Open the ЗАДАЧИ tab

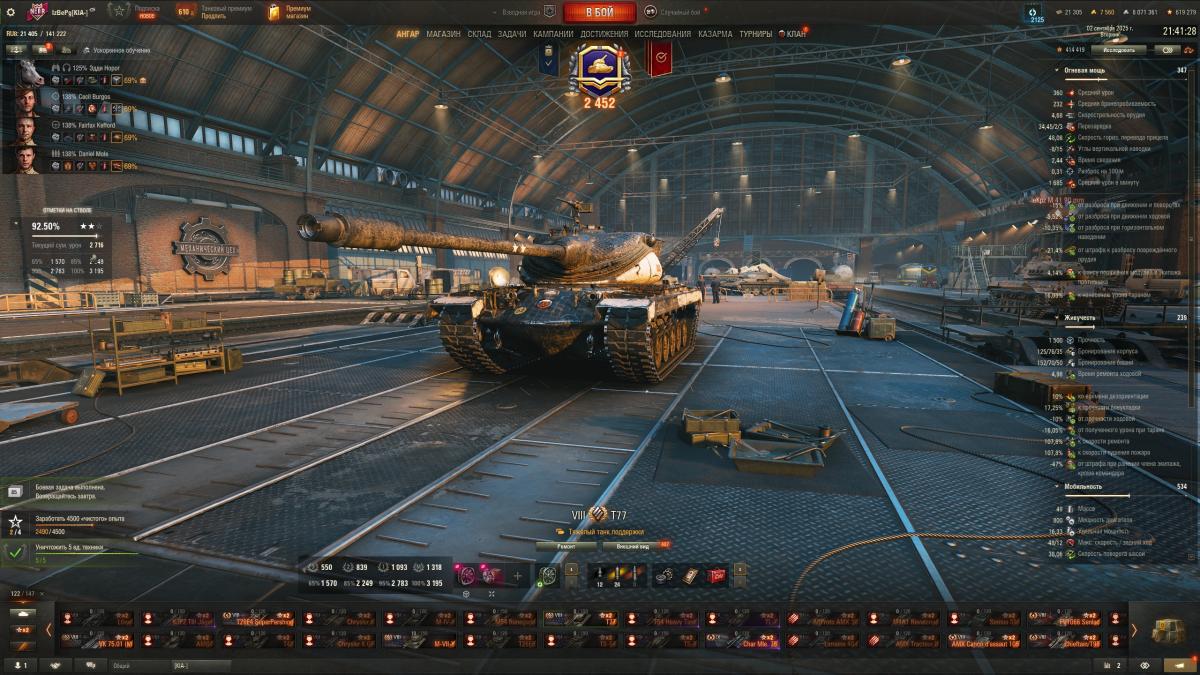512,34
